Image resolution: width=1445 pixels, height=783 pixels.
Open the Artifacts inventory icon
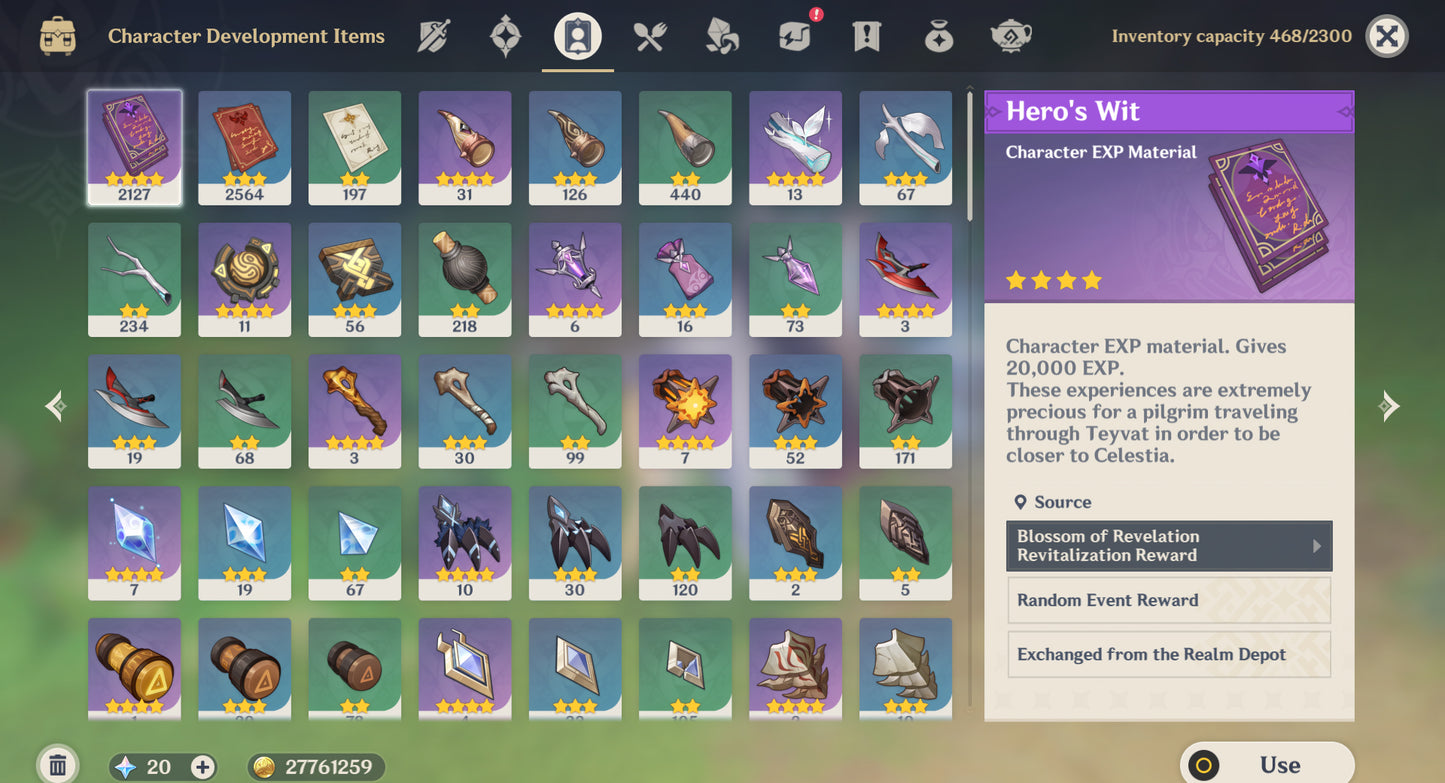(505, 35)
